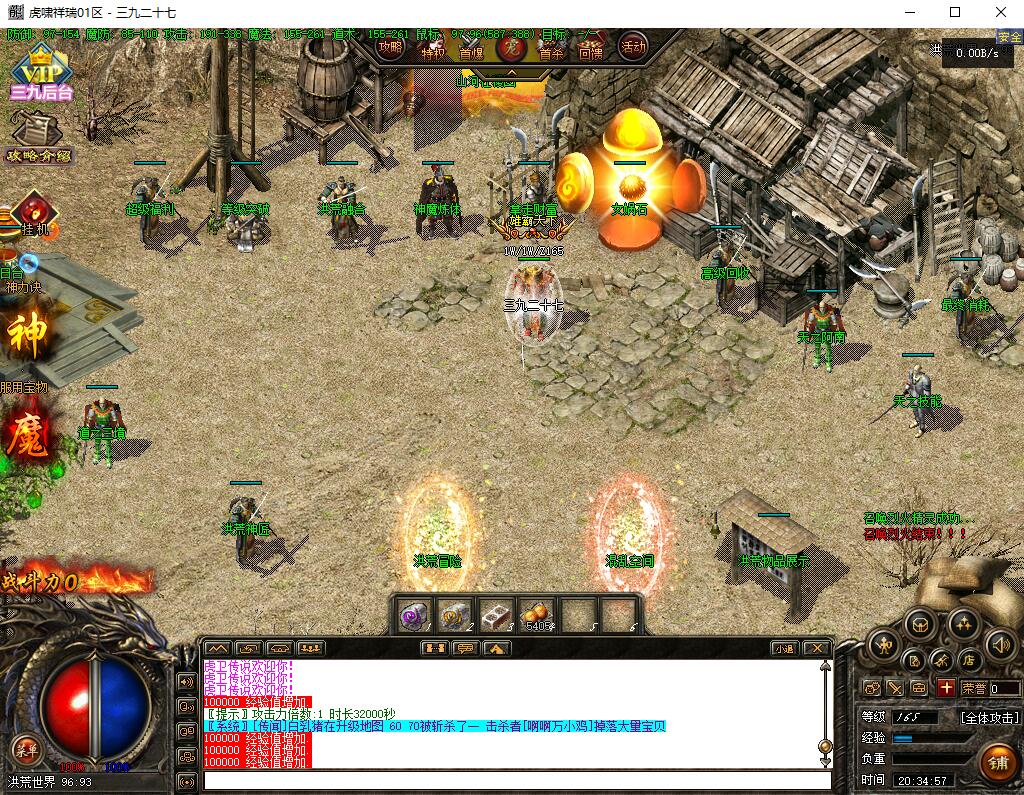Select the purple scroll in hotbar slot 1
1024x795 pixels.
(414, 615)
